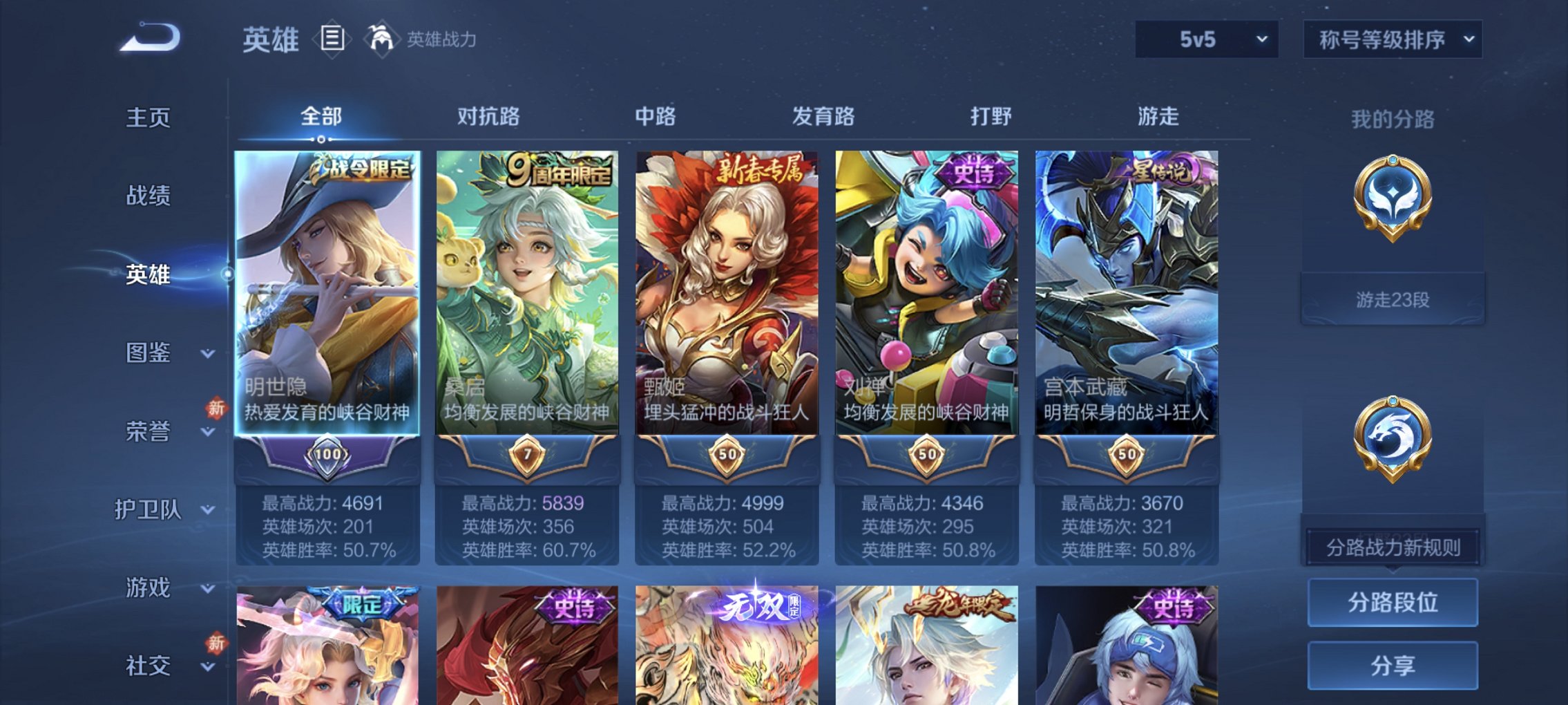This screenshot has width=1568, height=705.
Task: Activate the 发育路 lane filter
Action: pos(825,117)
